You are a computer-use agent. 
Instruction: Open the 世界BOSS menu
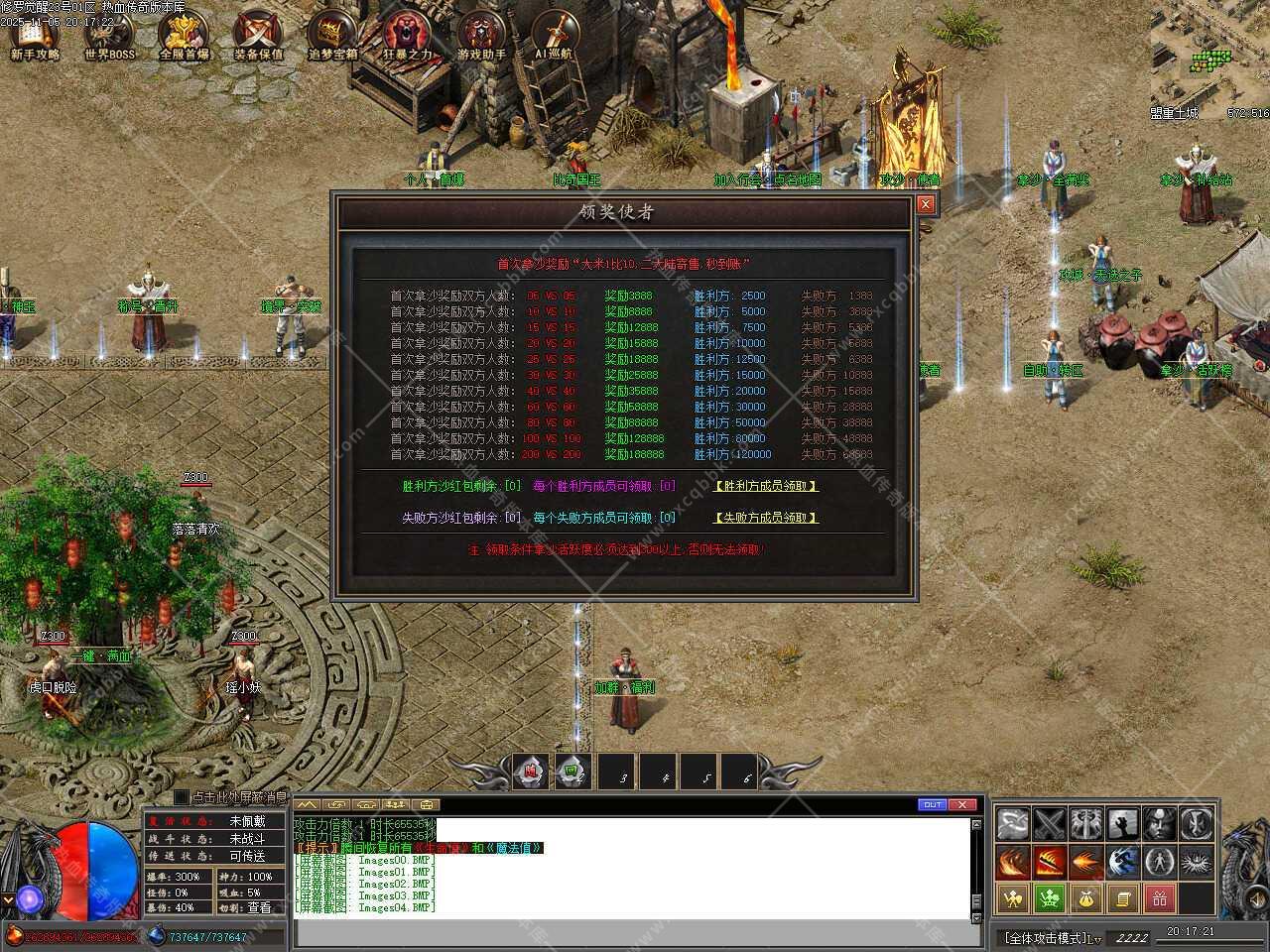109,36
